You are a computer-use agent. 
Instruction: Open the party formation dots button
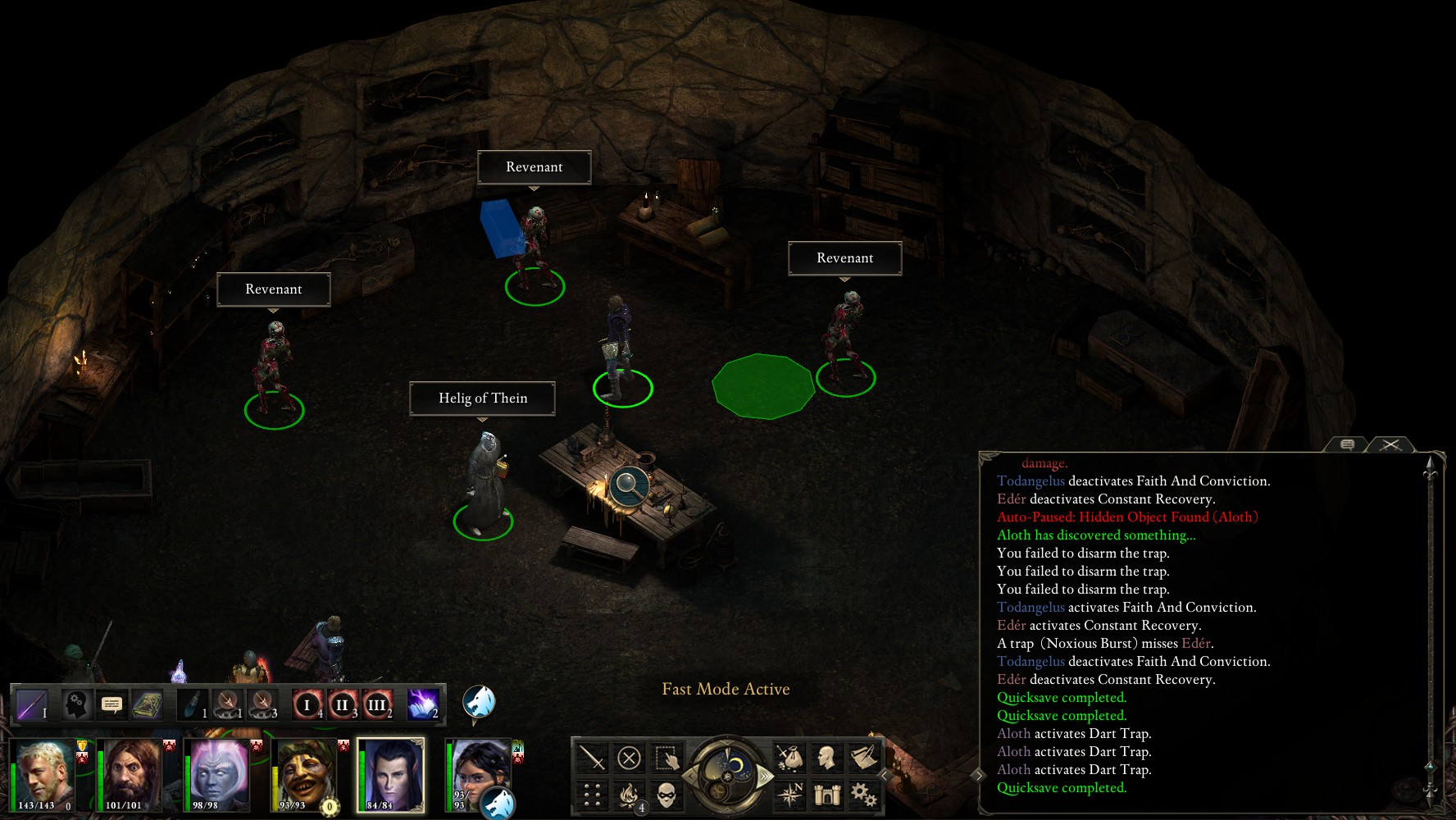click(x=592, y=795)
